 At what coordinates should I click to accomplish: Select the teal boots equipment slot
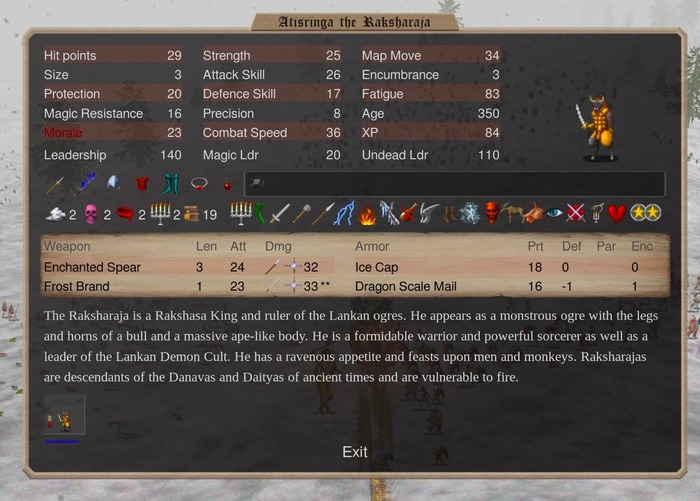click(x=171, y=184)
